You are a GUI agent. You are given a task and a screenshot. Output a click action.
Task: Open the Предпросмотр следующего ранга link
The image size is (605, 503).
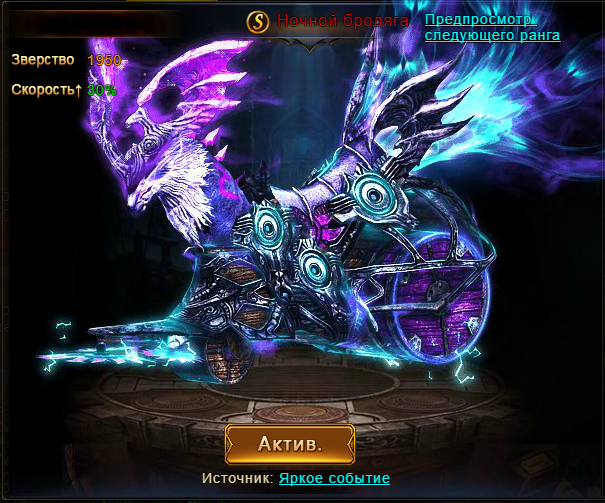coord(491,27)
